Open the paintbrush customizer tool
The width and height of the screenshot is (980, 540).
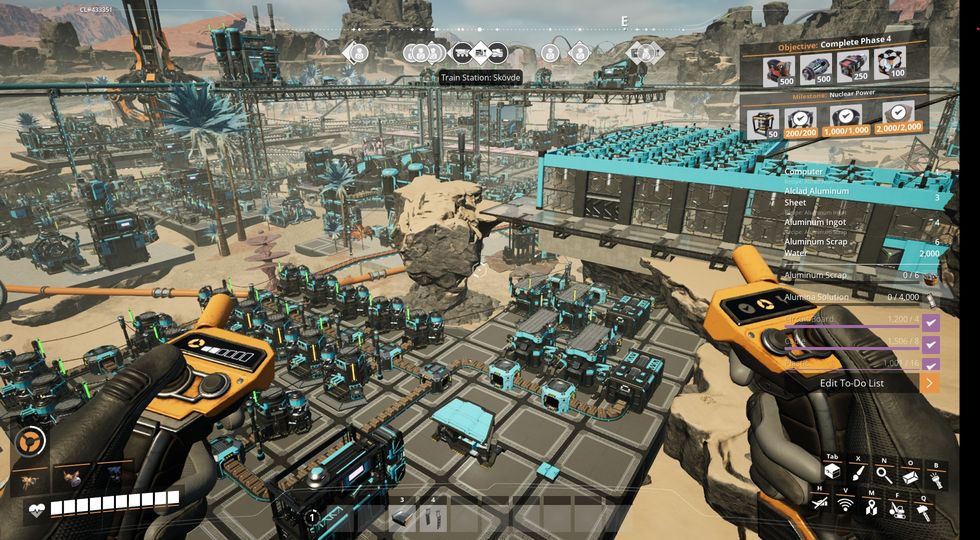(858, 473)
